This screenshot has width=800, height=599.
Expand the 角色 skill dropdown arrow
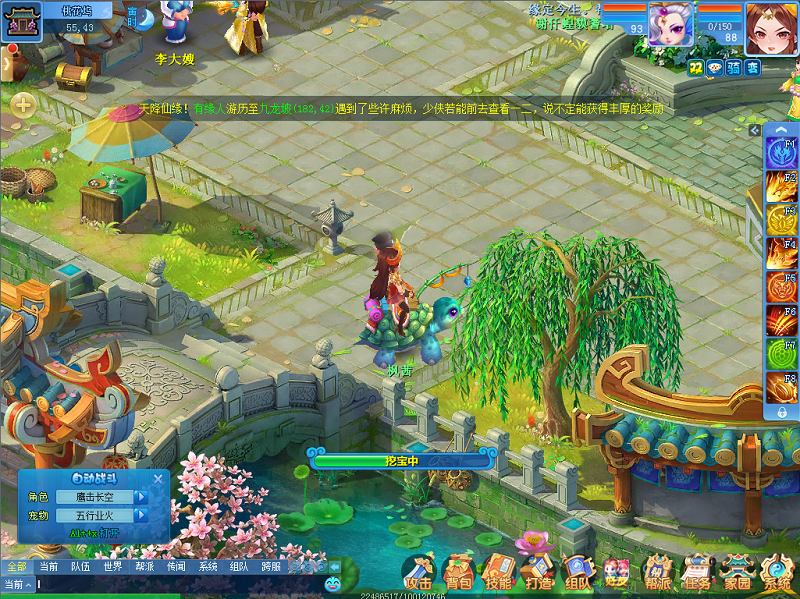click(x=142, y=497)
